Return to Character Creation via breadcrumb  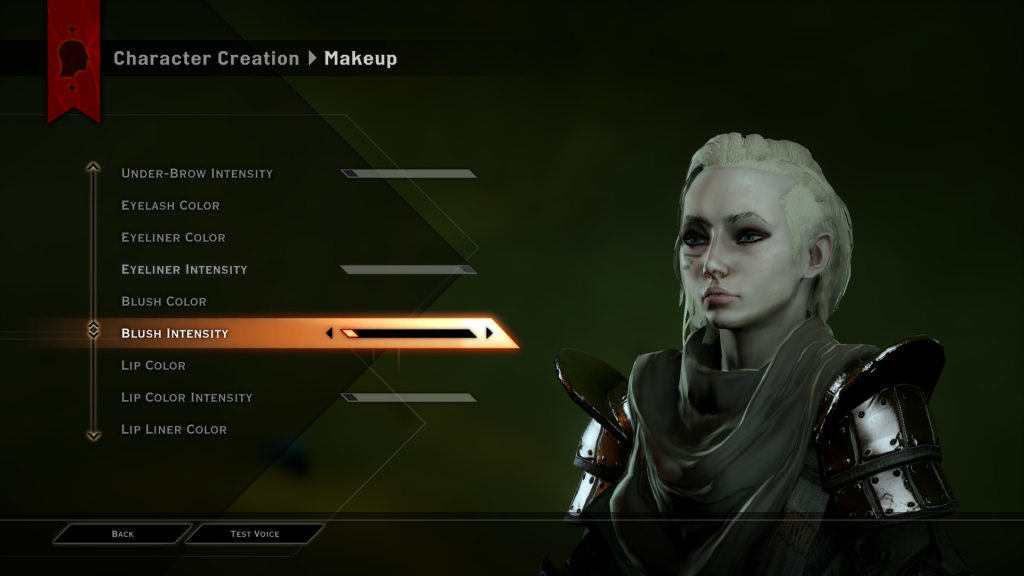tap(206, 58)
